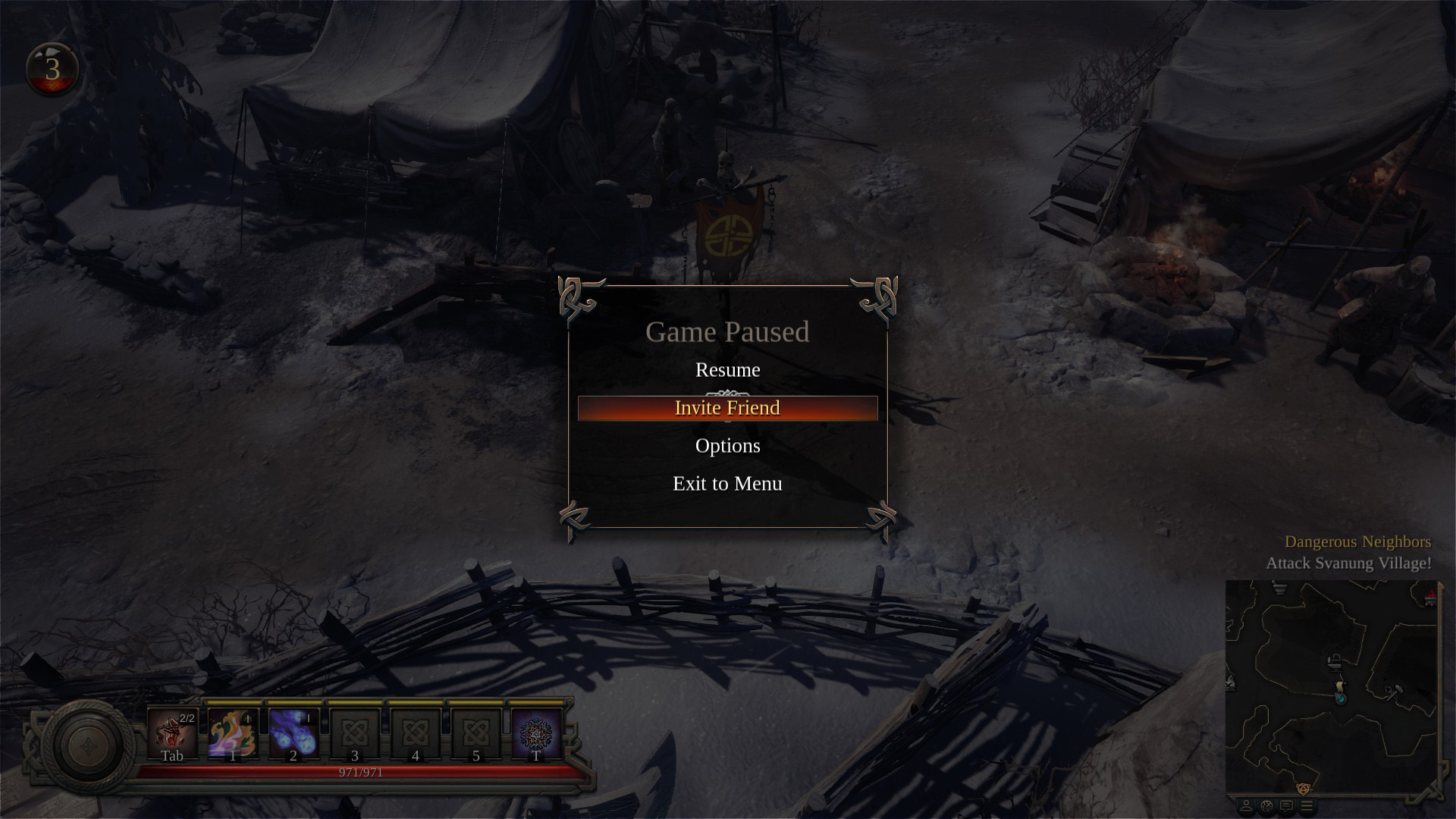Open the three-line menu button under minimap
This screenshot has height=819, width=1456.
pos(1307,805)
